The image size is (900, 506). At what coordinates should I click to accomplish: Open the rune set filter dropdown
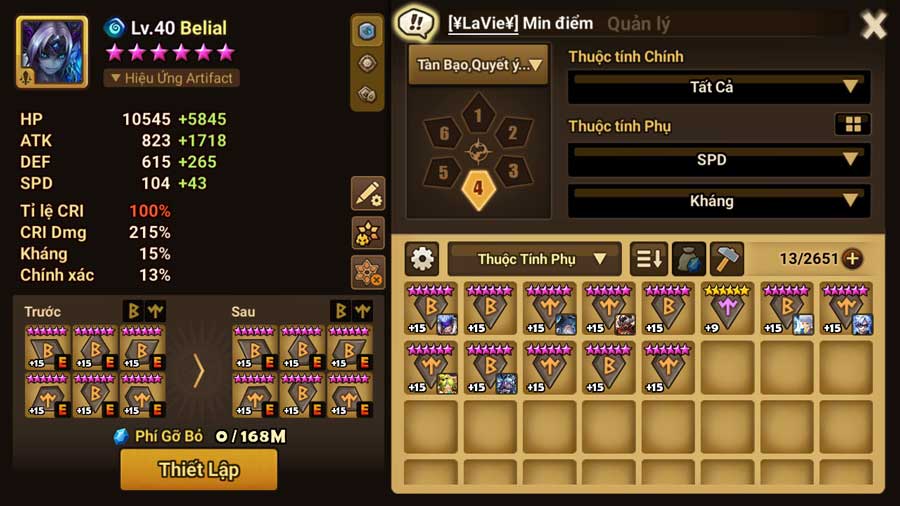point(478,66)
